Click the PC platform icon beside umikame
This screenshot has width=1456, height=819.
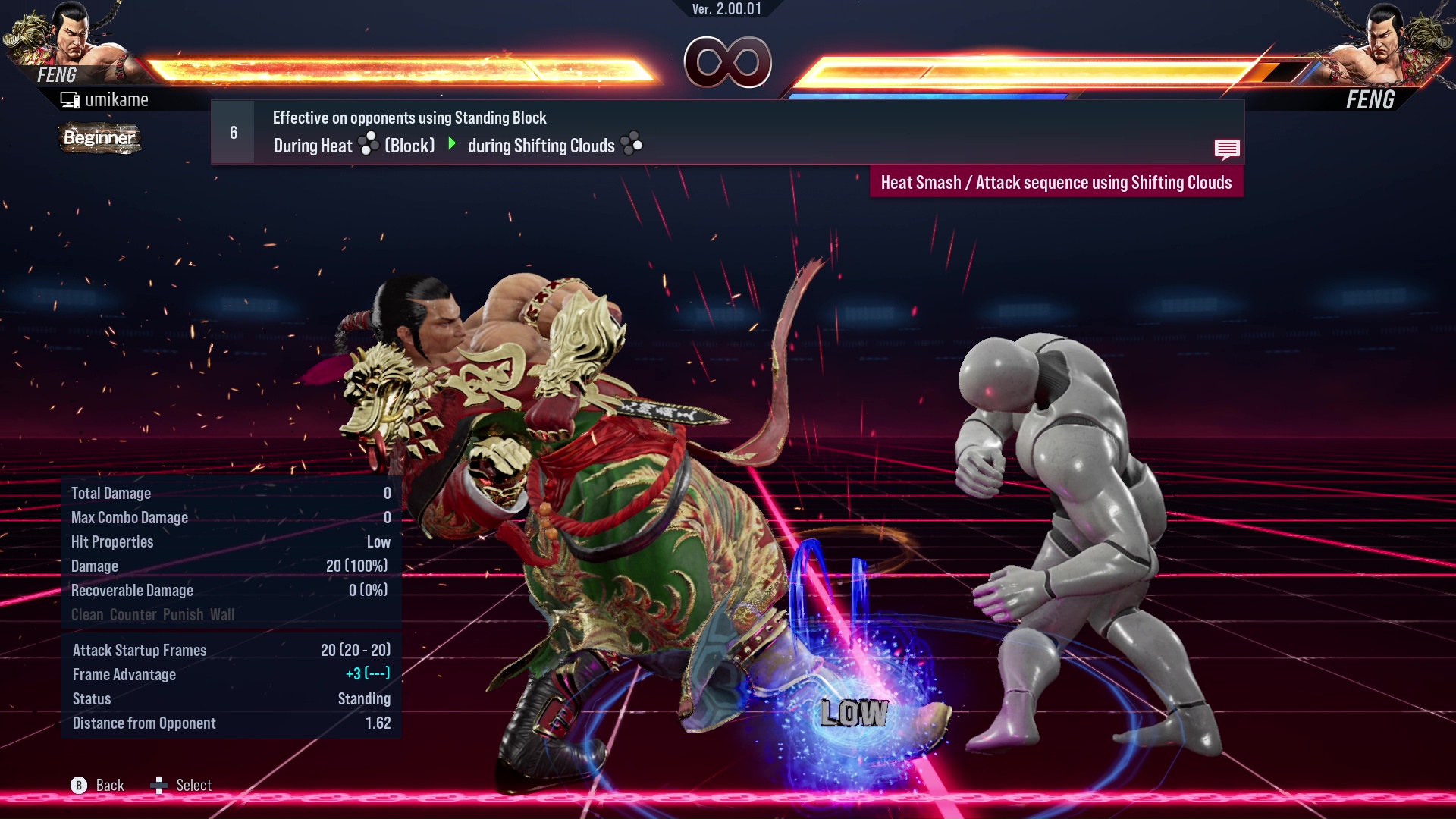click(71, 99)
